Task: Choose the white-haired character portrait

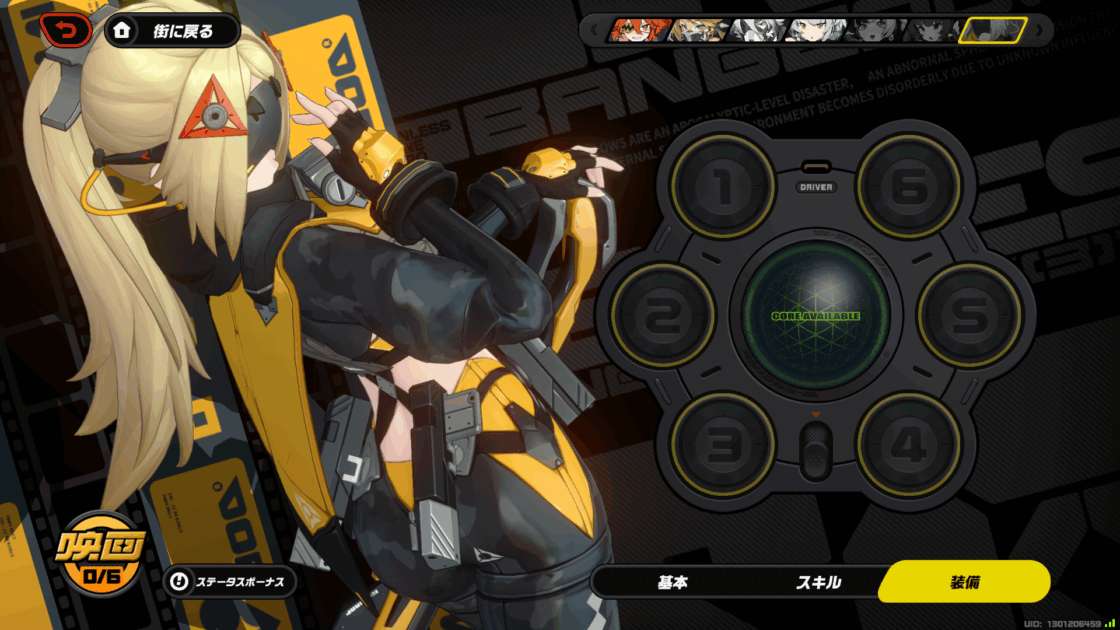Action: pos(812,30)
